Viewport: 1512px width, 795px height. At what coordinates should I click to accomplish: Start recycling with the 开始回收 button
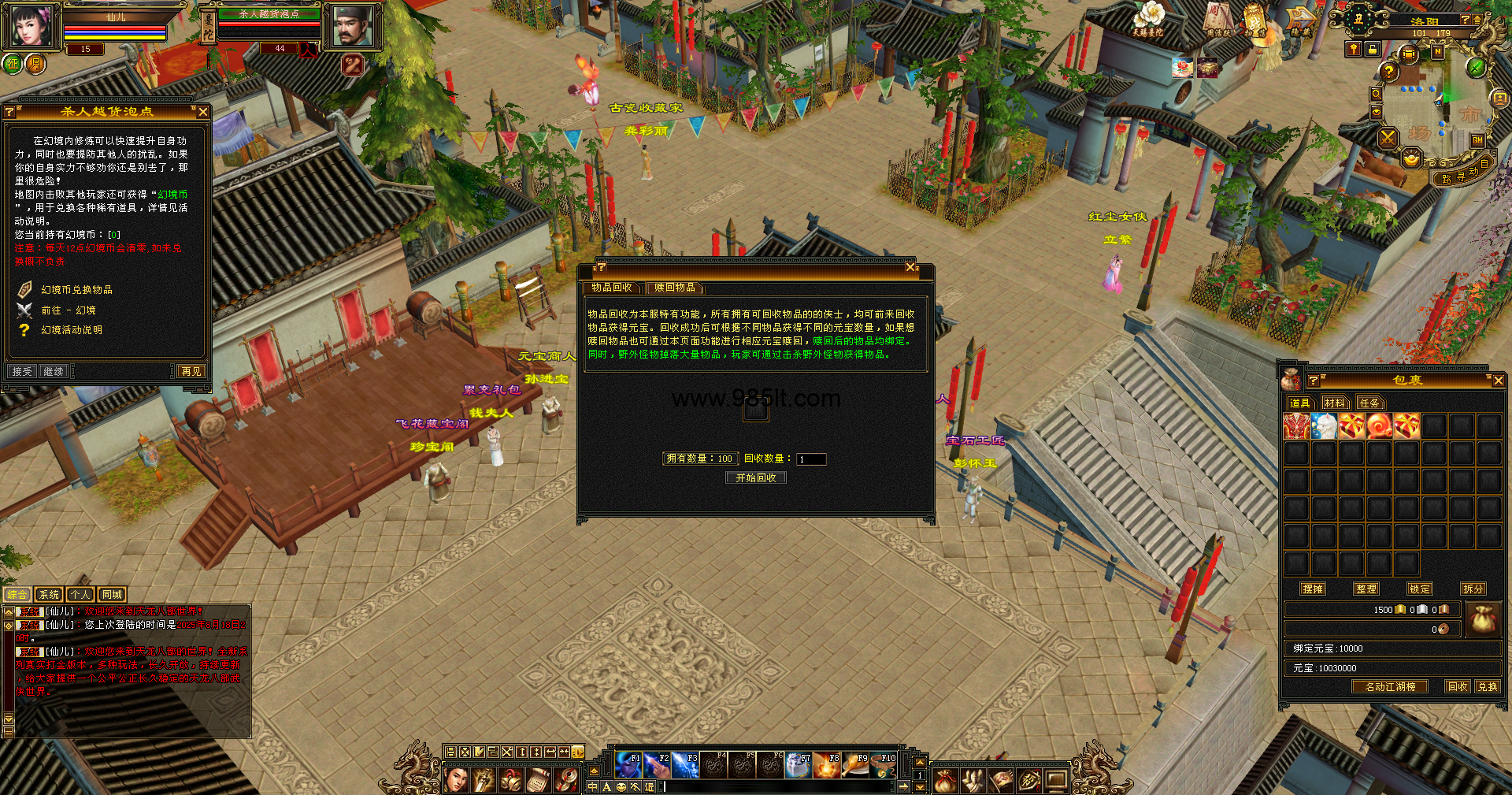756,477
